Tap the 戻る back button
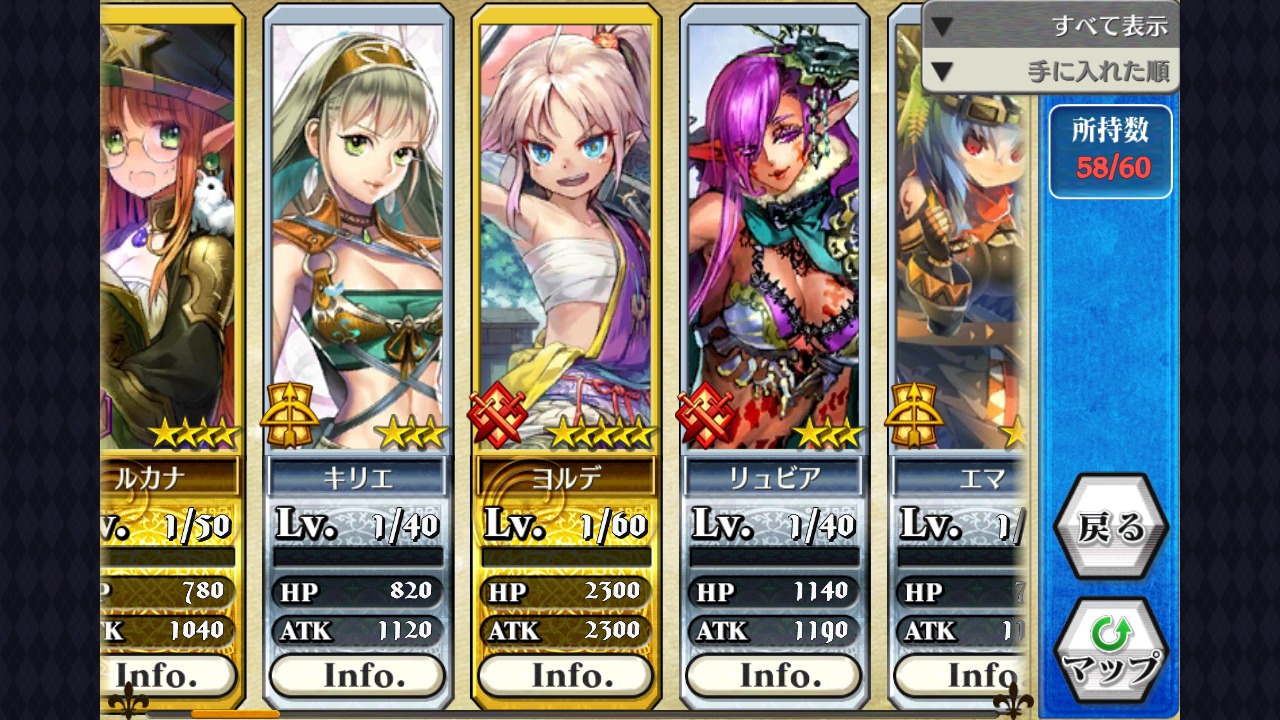 click(1110, 527)
